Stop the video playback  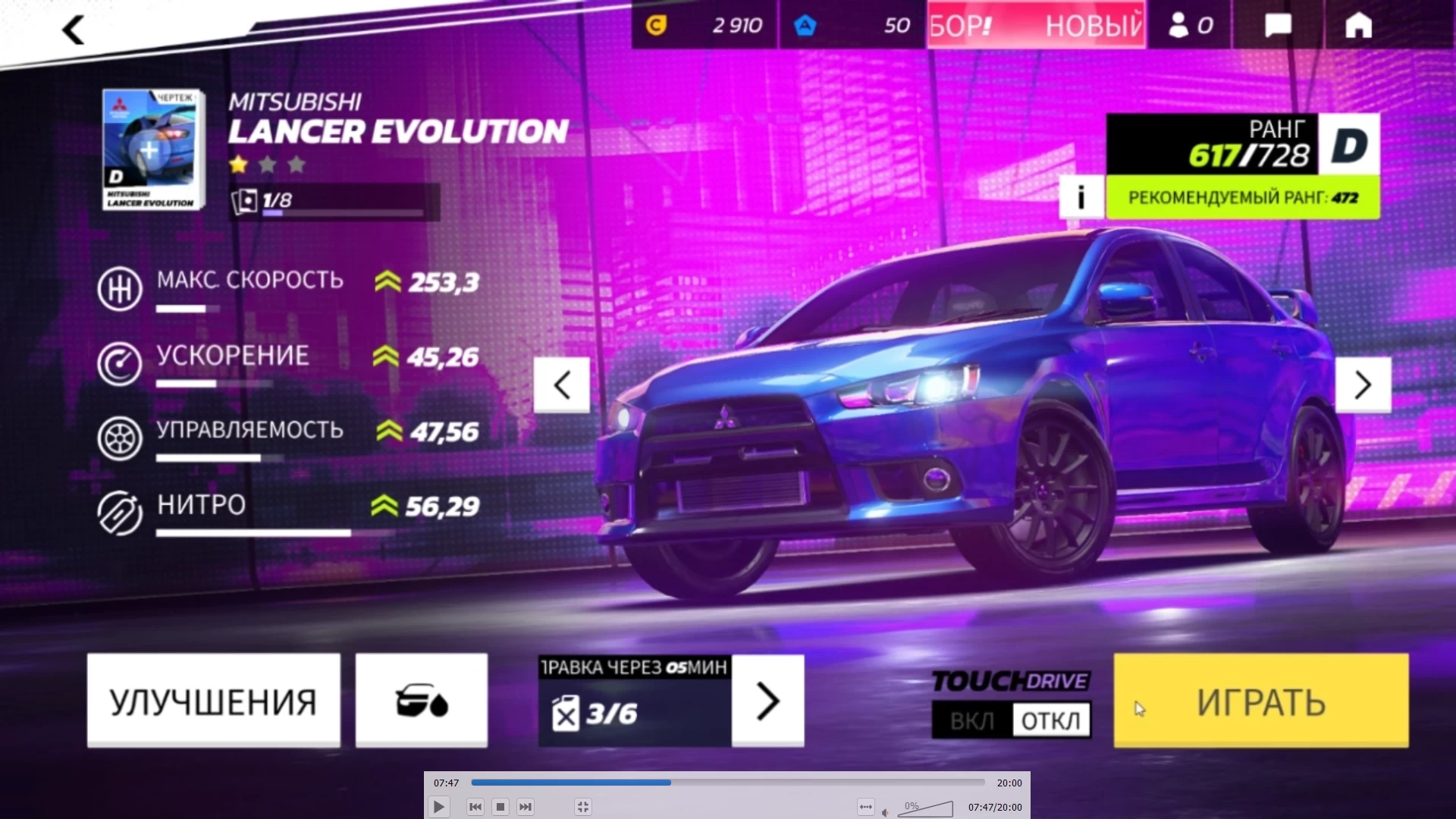coord(500,807)
